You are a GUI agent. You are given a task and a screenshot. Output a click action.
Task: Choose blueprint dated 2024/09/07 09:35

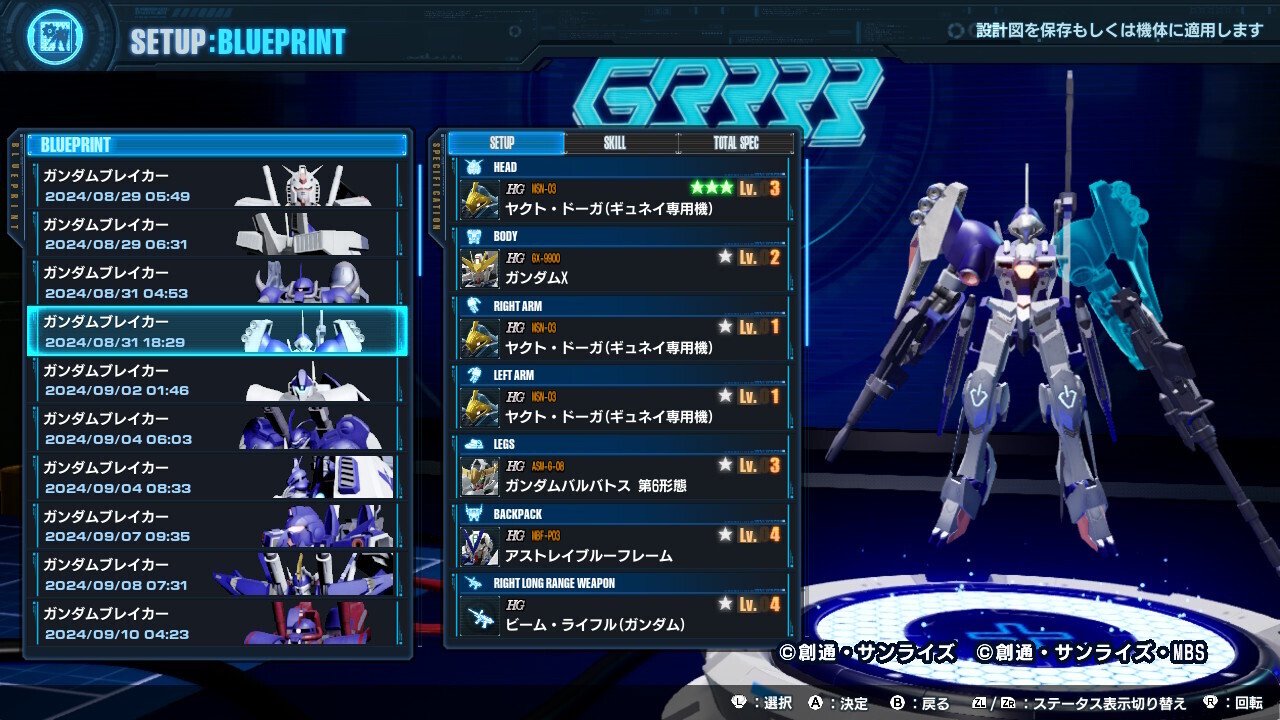216,526
